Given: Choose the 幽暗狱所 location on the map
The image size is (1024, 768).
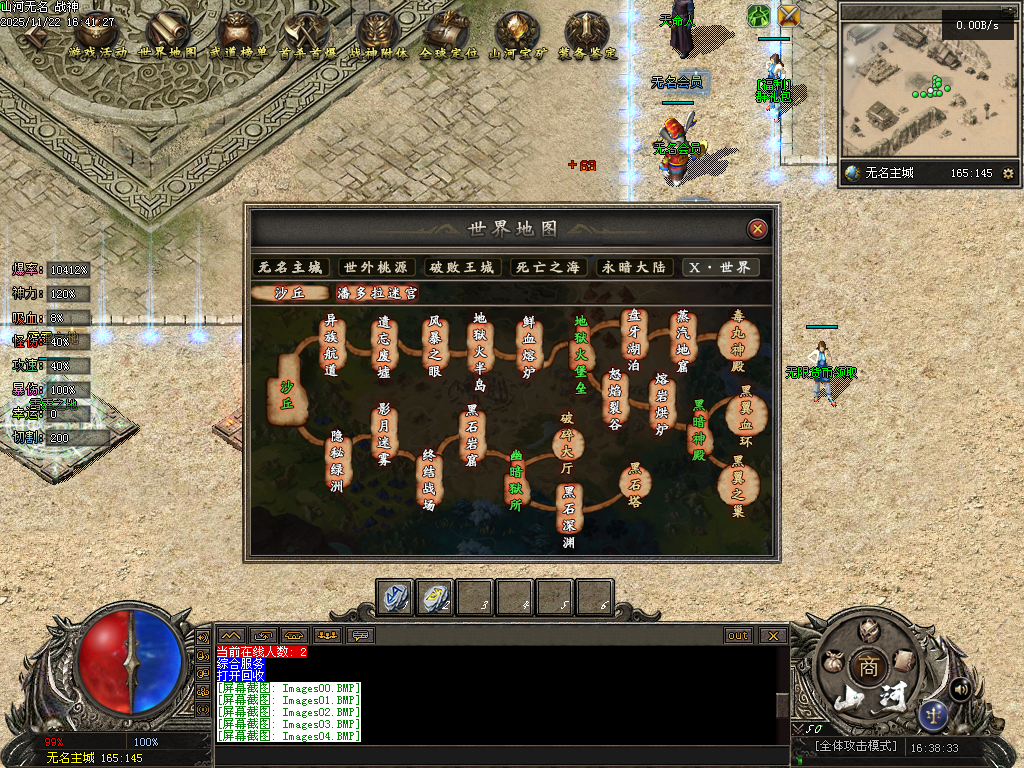Looking at the screenshot, I should click(x=516, y=480).
